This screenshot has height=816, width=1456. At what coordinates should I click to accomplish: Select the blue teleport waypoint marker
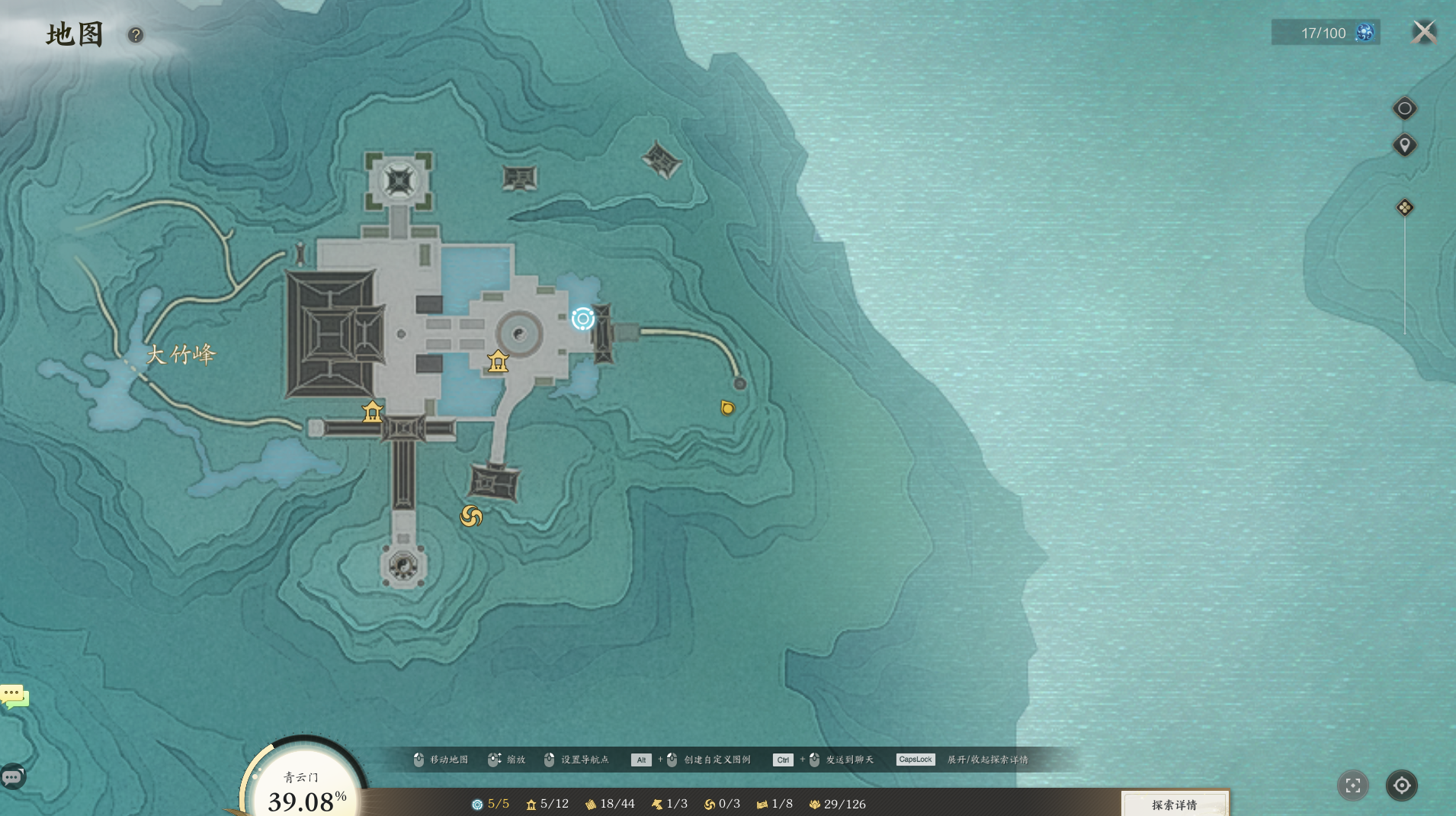583,319
